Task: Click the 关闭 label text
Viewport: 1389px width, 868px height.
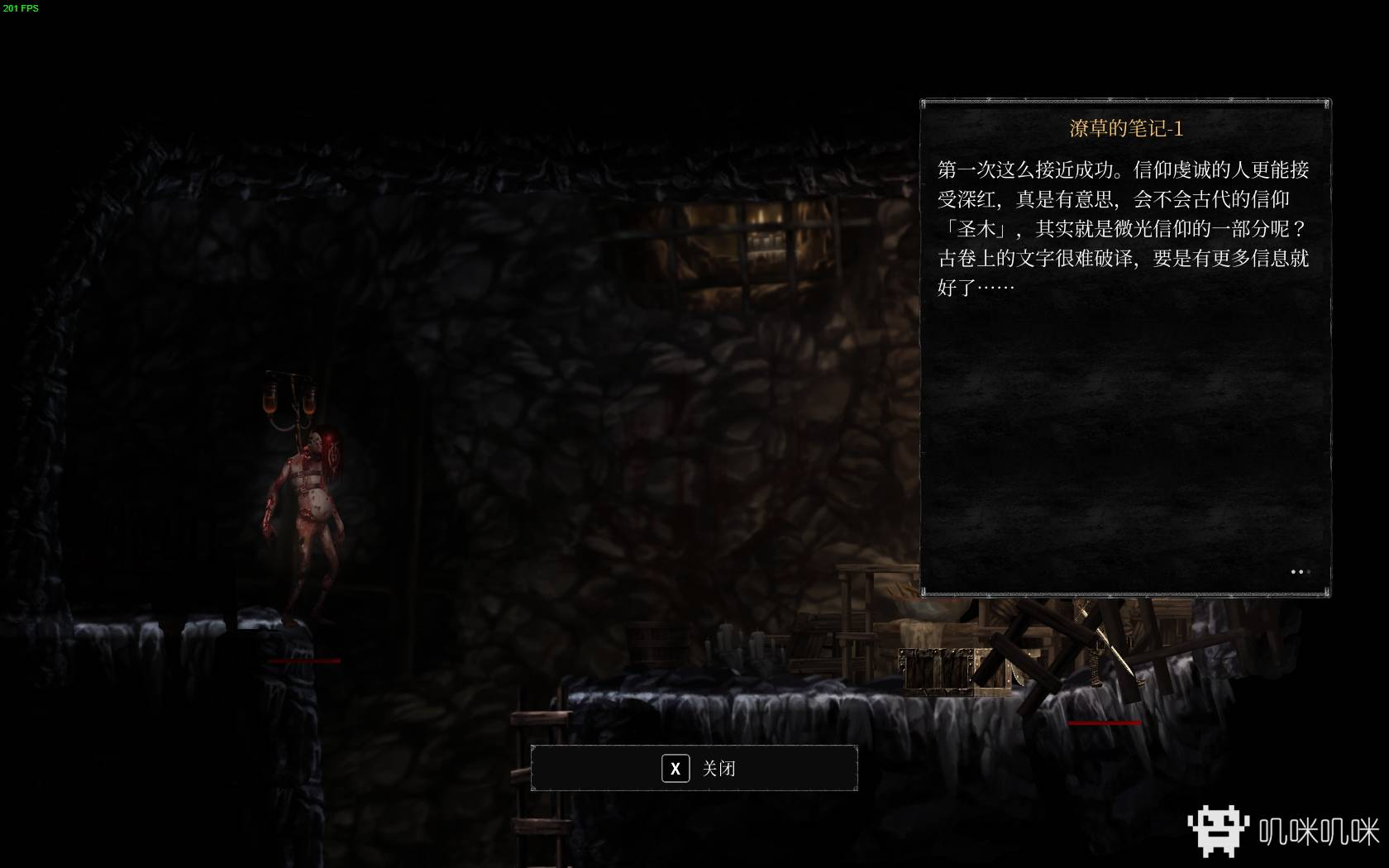Action: (x=718, y=768)
